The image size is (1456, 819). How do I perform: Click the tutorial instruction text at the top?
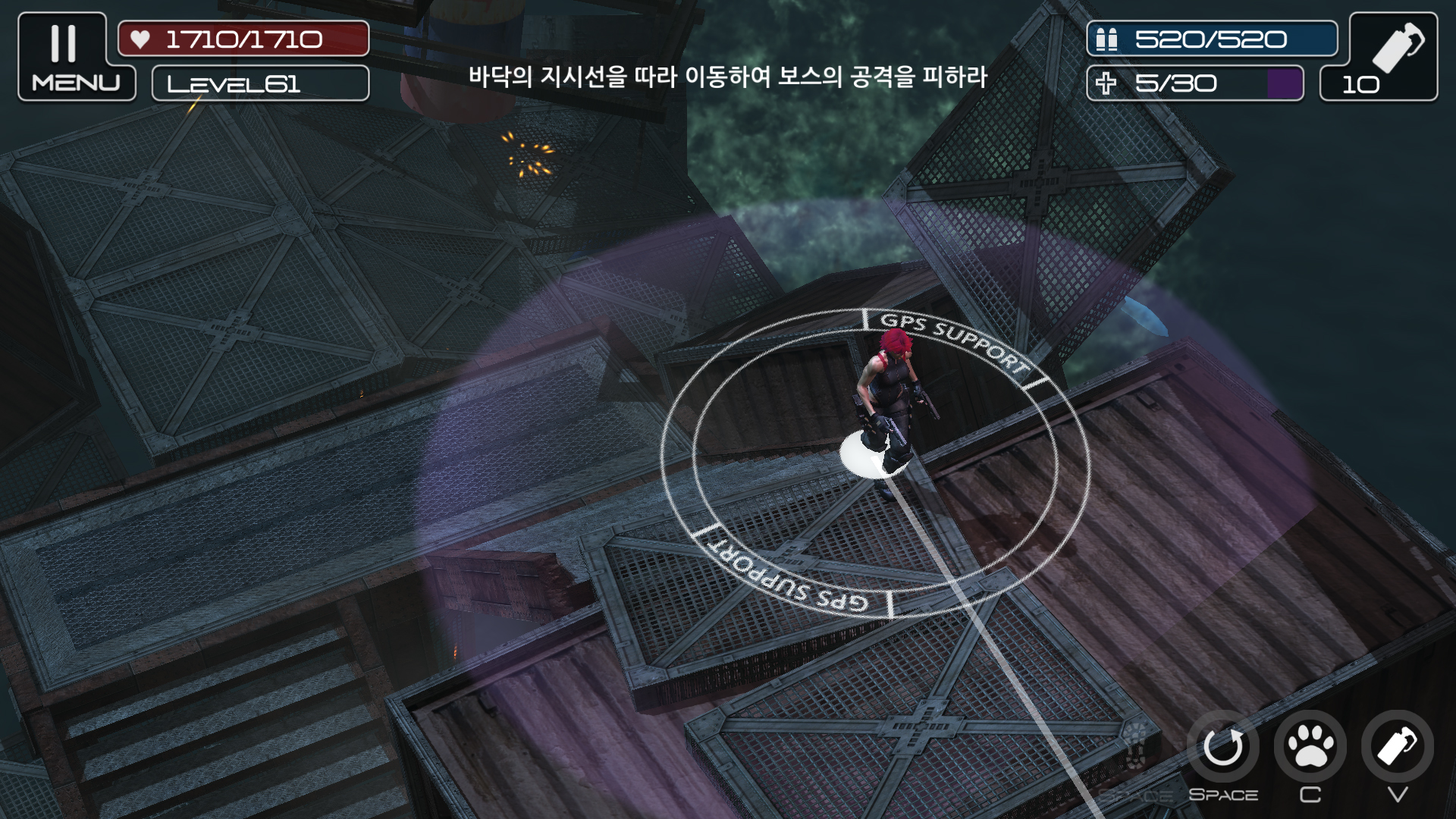[726, 76]
